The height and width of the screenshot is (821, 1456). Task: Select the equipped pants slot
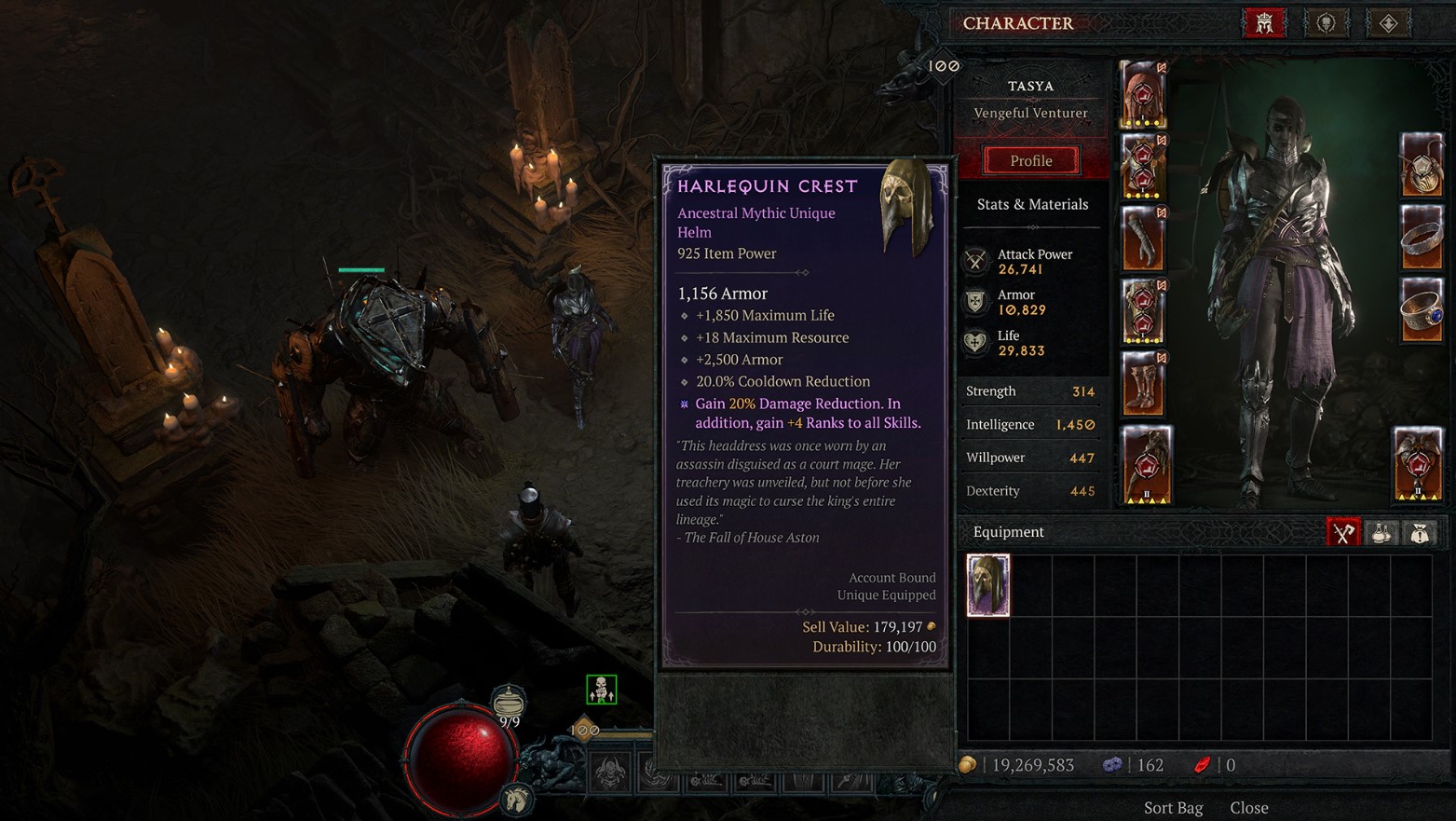point(1144,311)
